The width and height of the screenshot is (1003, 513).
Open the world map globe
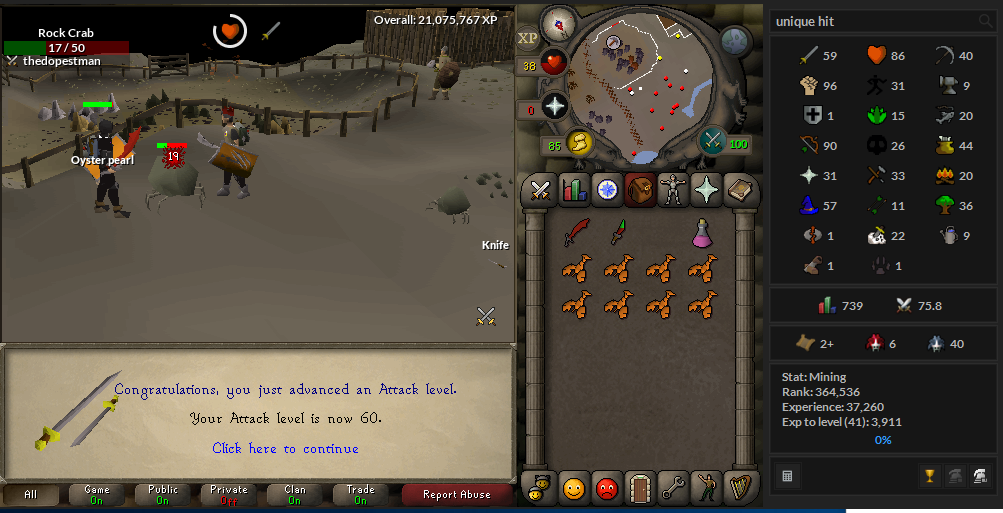[x=735, y=42]
